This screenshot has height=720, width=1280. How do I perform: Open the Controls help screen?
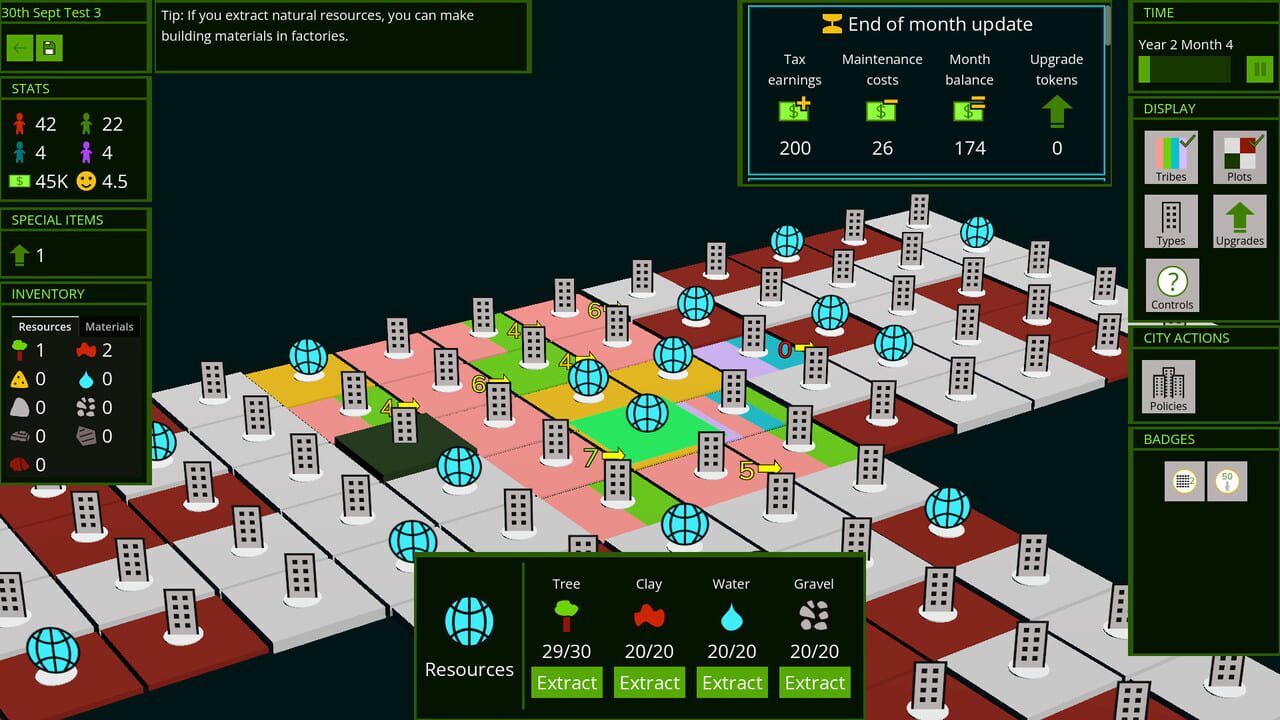coord(1171,285)
